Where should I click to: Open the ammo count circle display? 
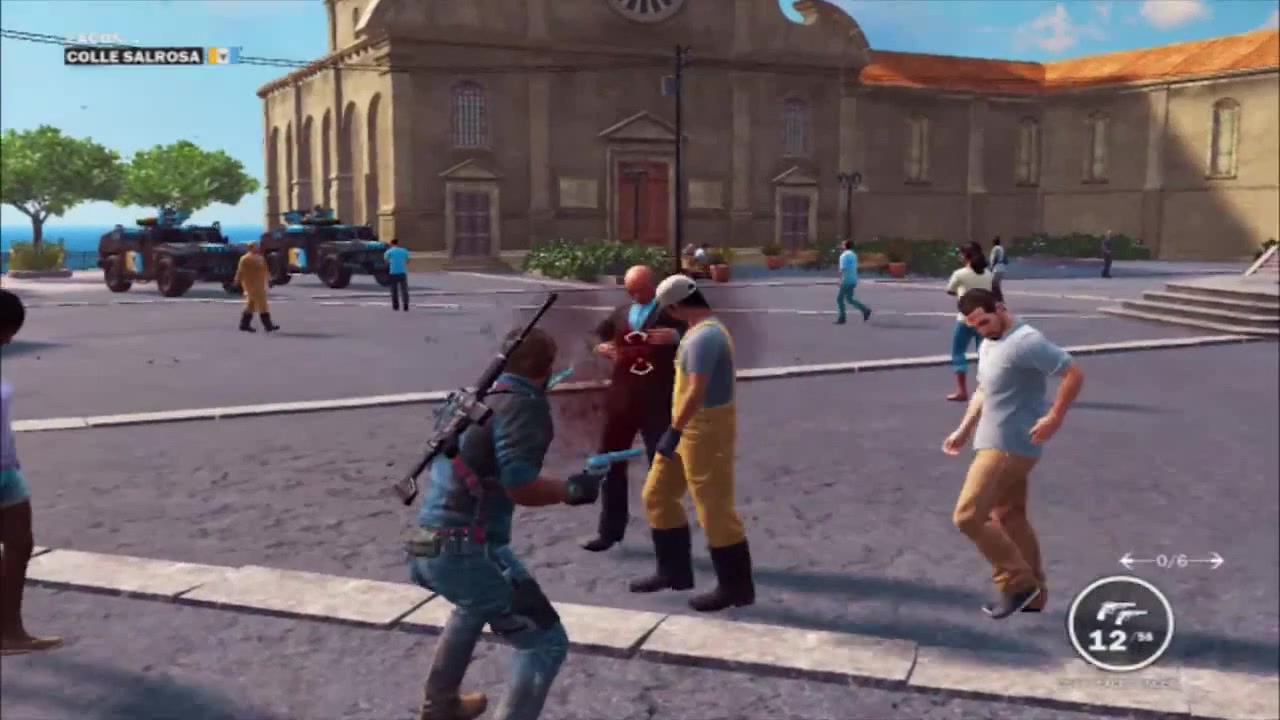tap(1123, 620)
